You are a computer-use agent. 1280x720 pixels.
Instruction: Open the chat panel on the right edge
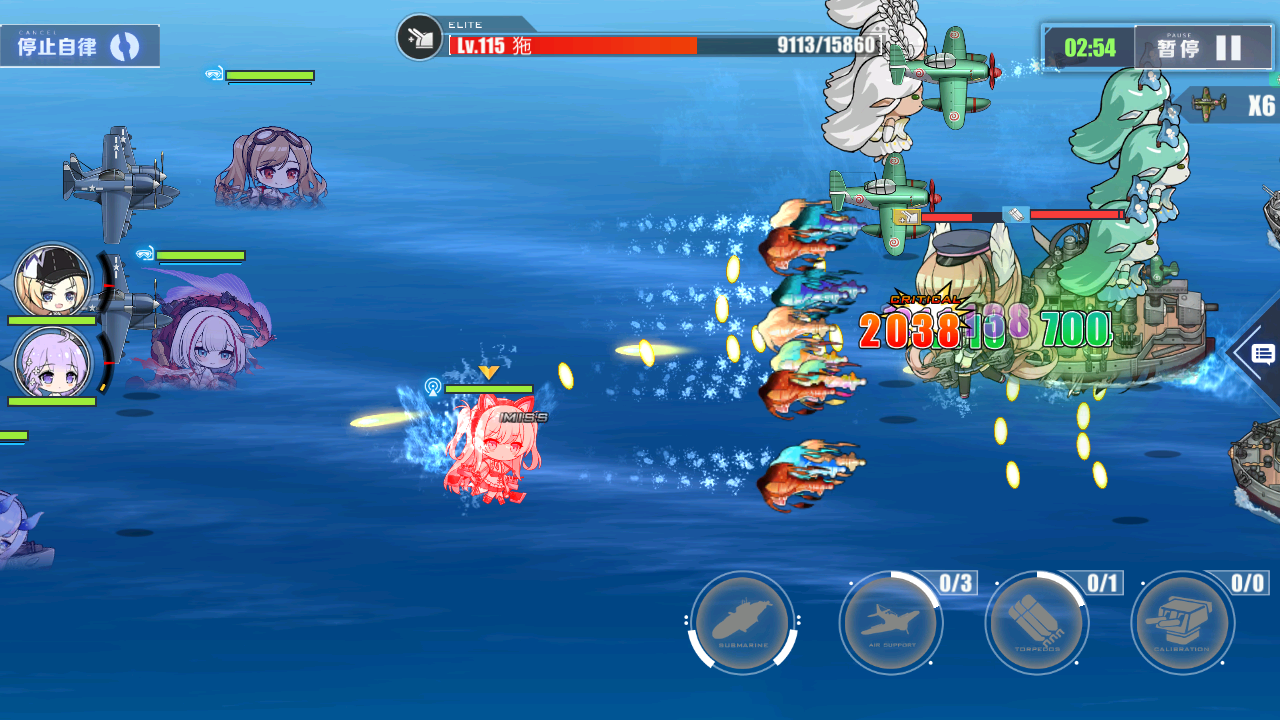(x=1261, y=353)
